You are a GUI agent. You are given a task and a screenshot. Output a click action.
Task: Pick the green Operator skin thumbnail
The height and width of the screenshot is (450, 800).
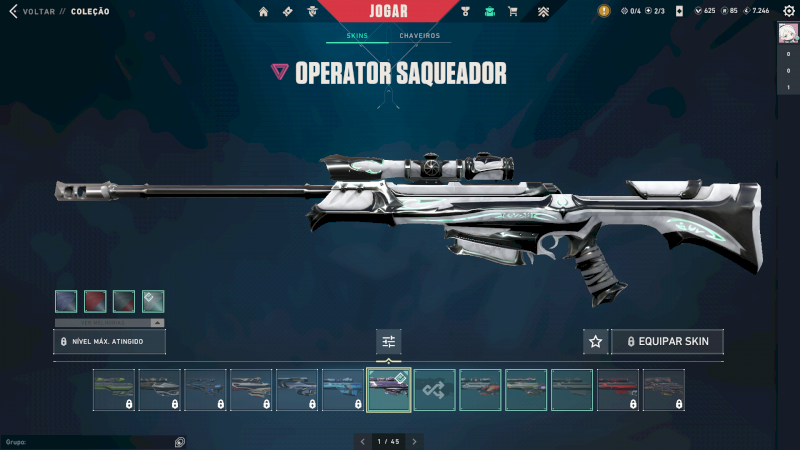[113, 390]
